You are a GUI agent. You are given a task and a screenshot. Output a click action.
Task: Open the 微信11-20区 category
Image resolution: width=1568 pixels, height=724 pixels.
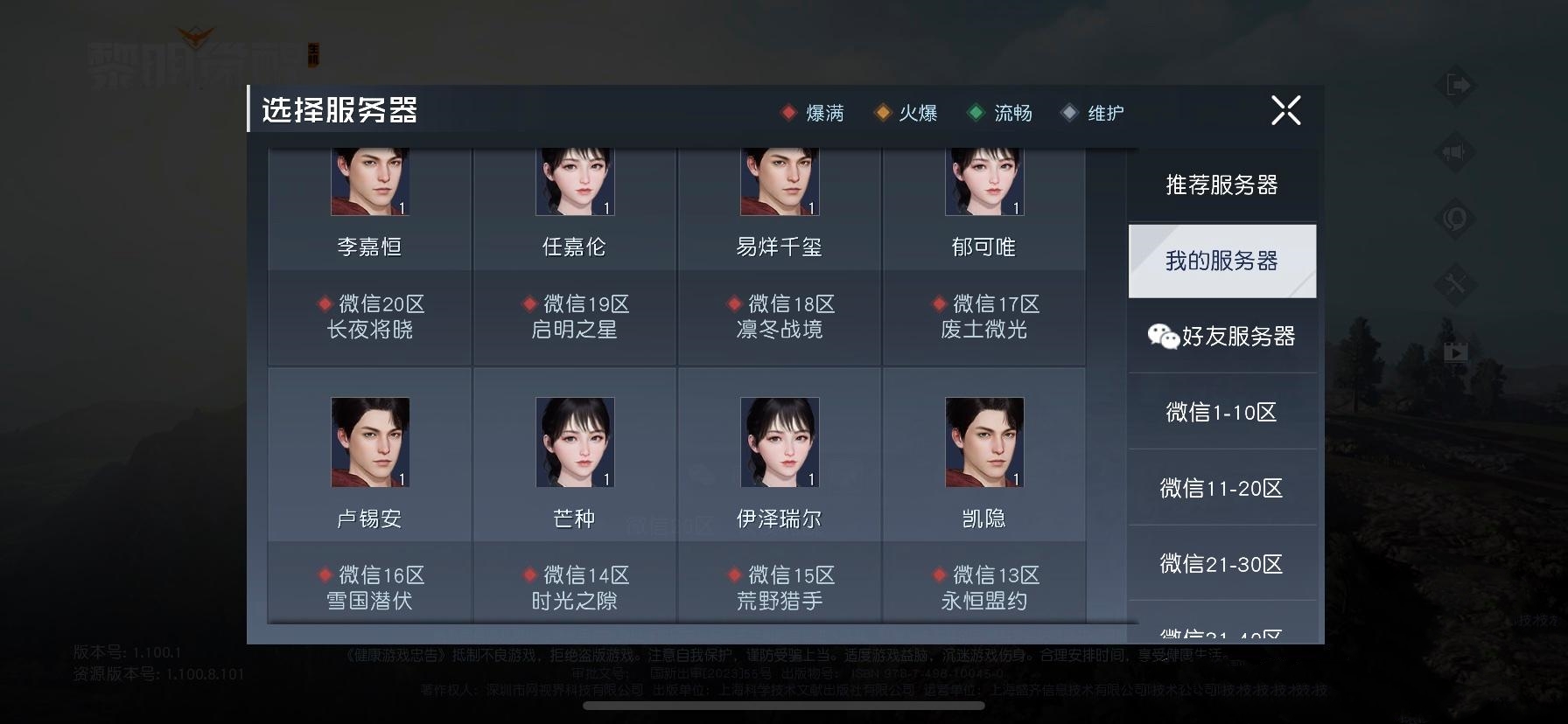point(1221,488)
